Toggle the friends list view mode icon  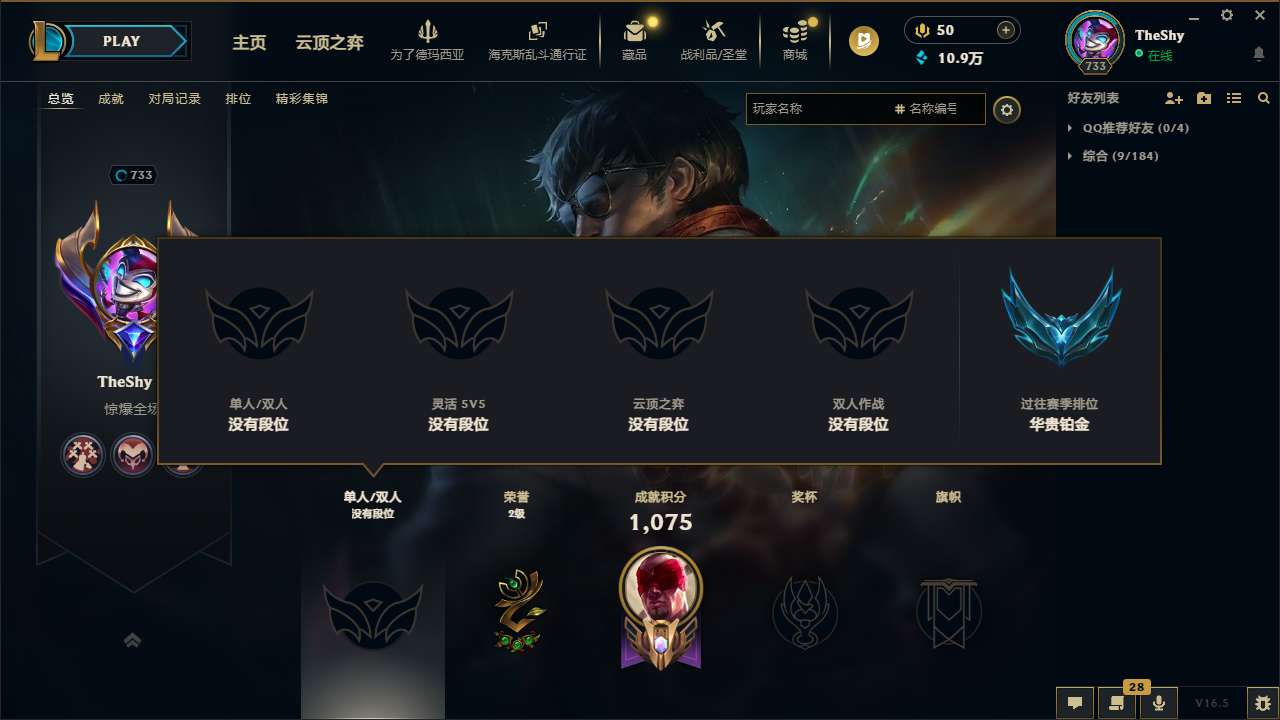tap(1234, 98)
